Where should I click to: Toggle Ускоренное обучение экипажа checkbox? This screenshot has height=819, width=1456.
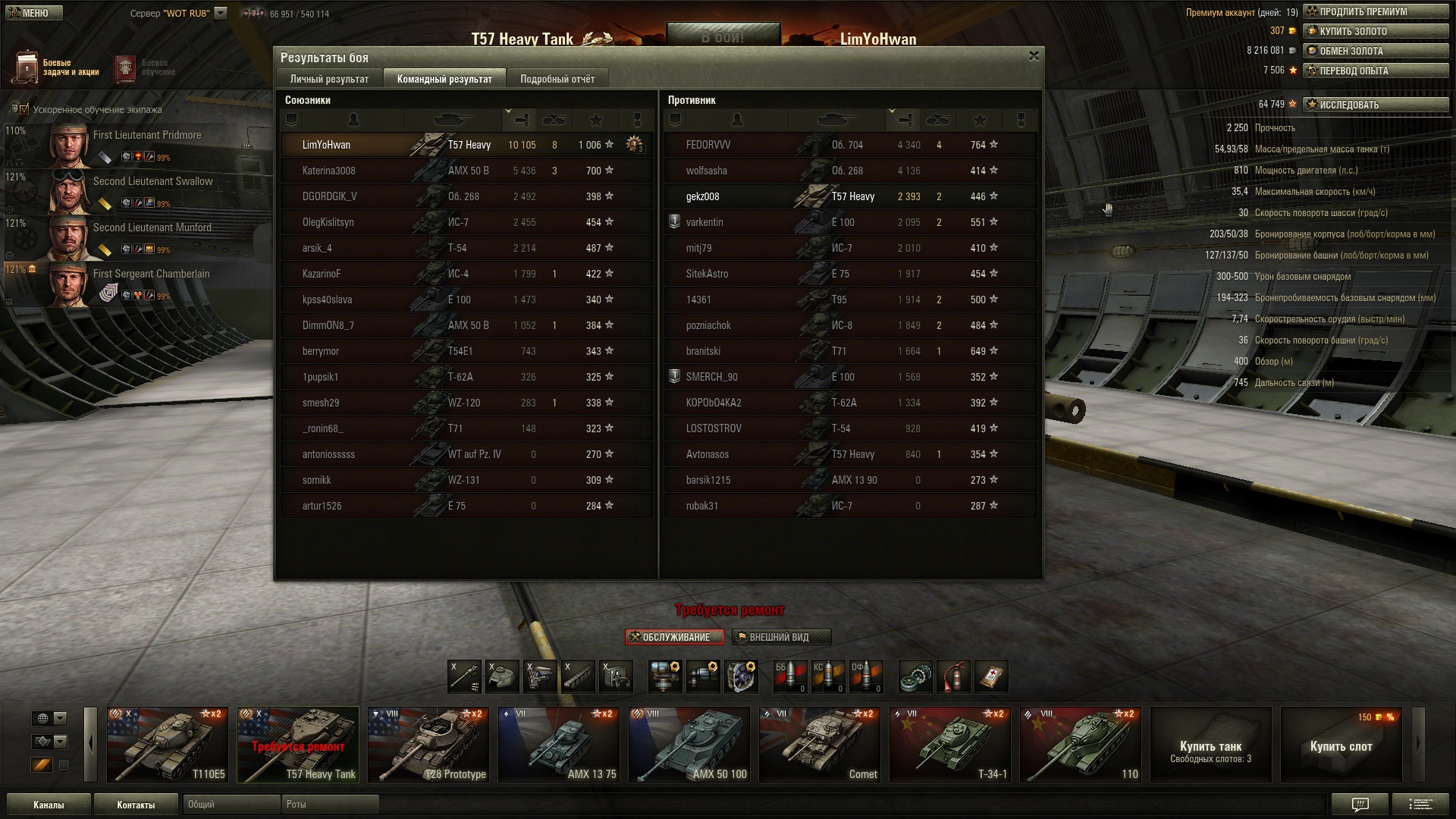pyautogui.click(x=24, y=109)
